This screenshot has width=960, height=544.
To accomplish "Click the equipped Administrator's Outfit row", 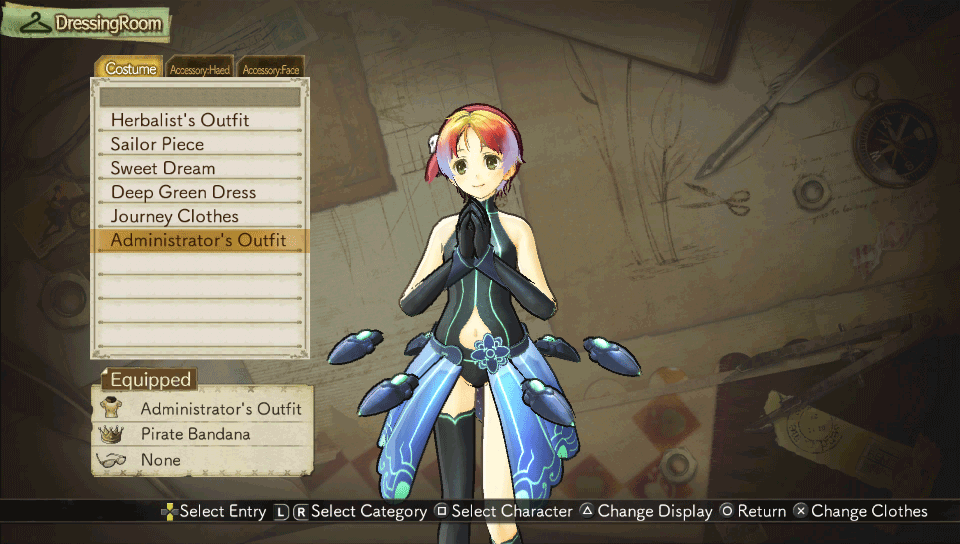I will pyautogui.click(x=220, y=409).
